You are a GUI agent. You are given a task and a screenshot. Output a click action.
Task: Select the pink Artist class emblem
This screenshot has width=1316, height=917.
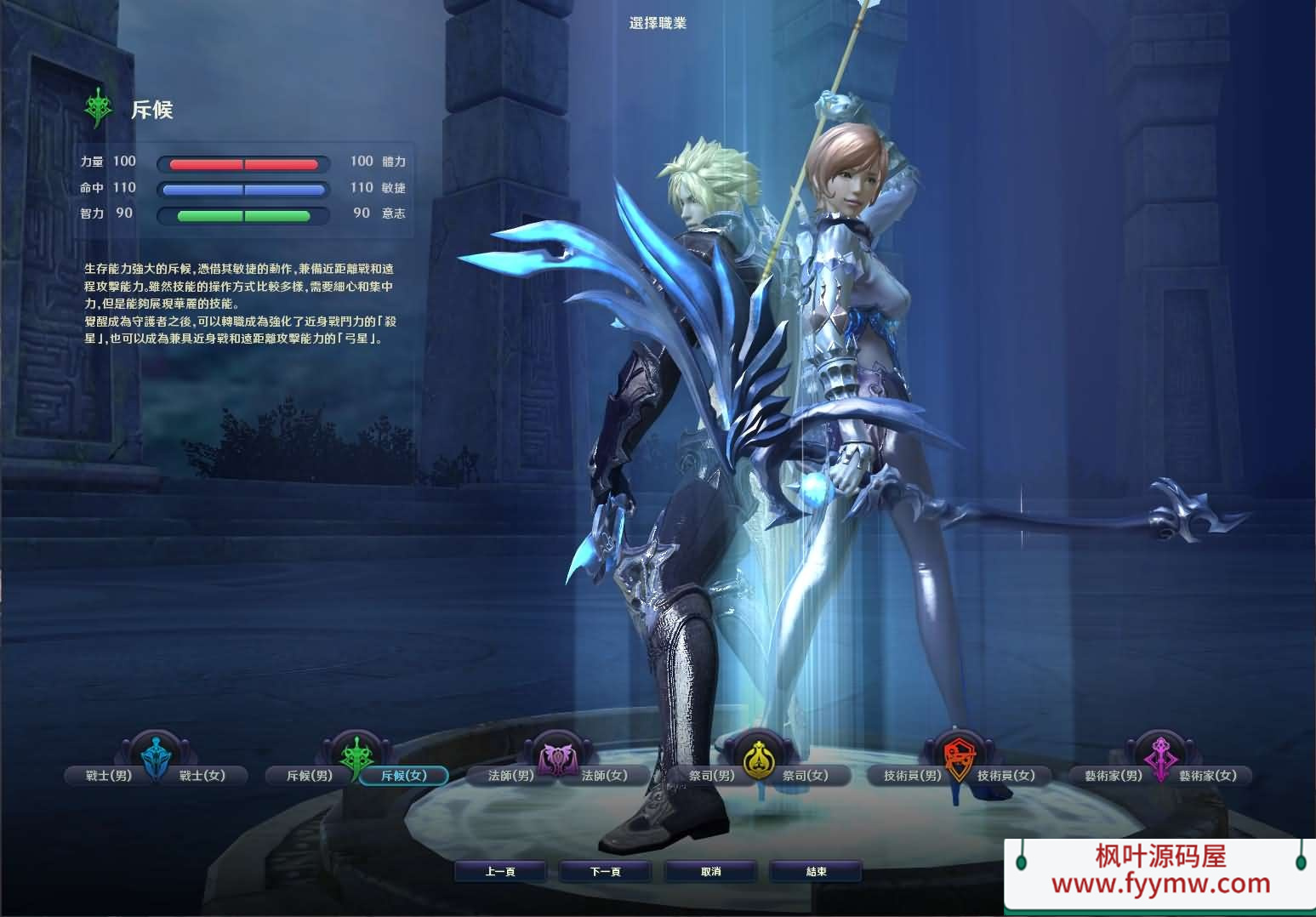(x=1162, y=756)
